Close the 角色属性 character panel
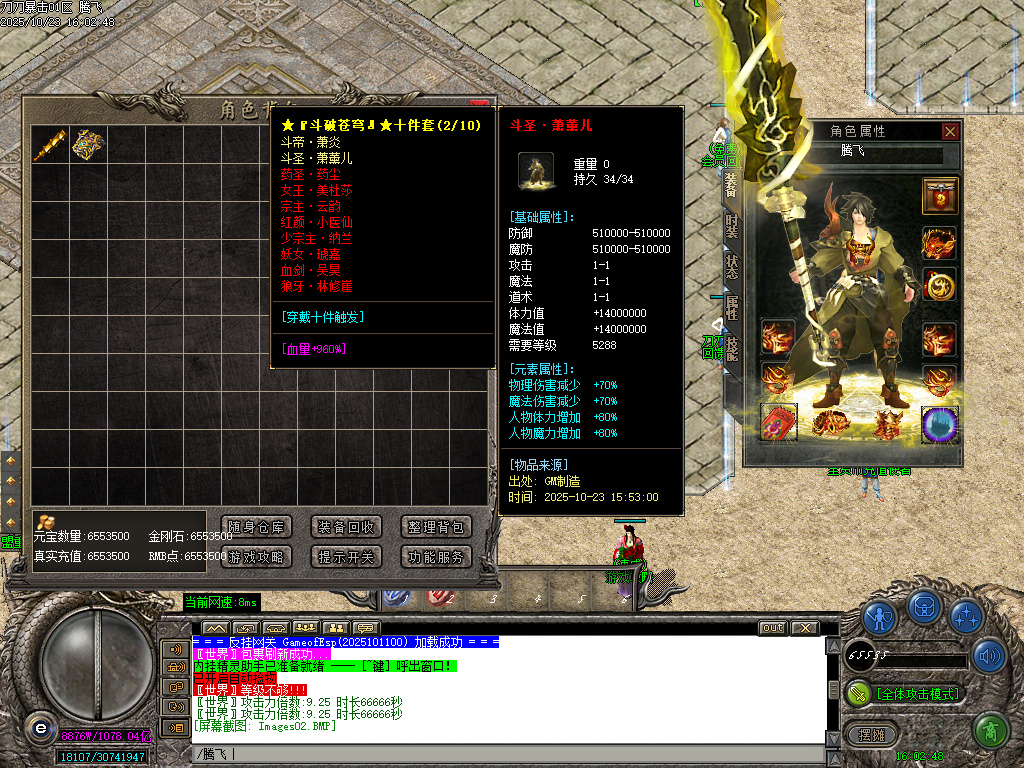 pyautogui.click(x=950, y=131)
